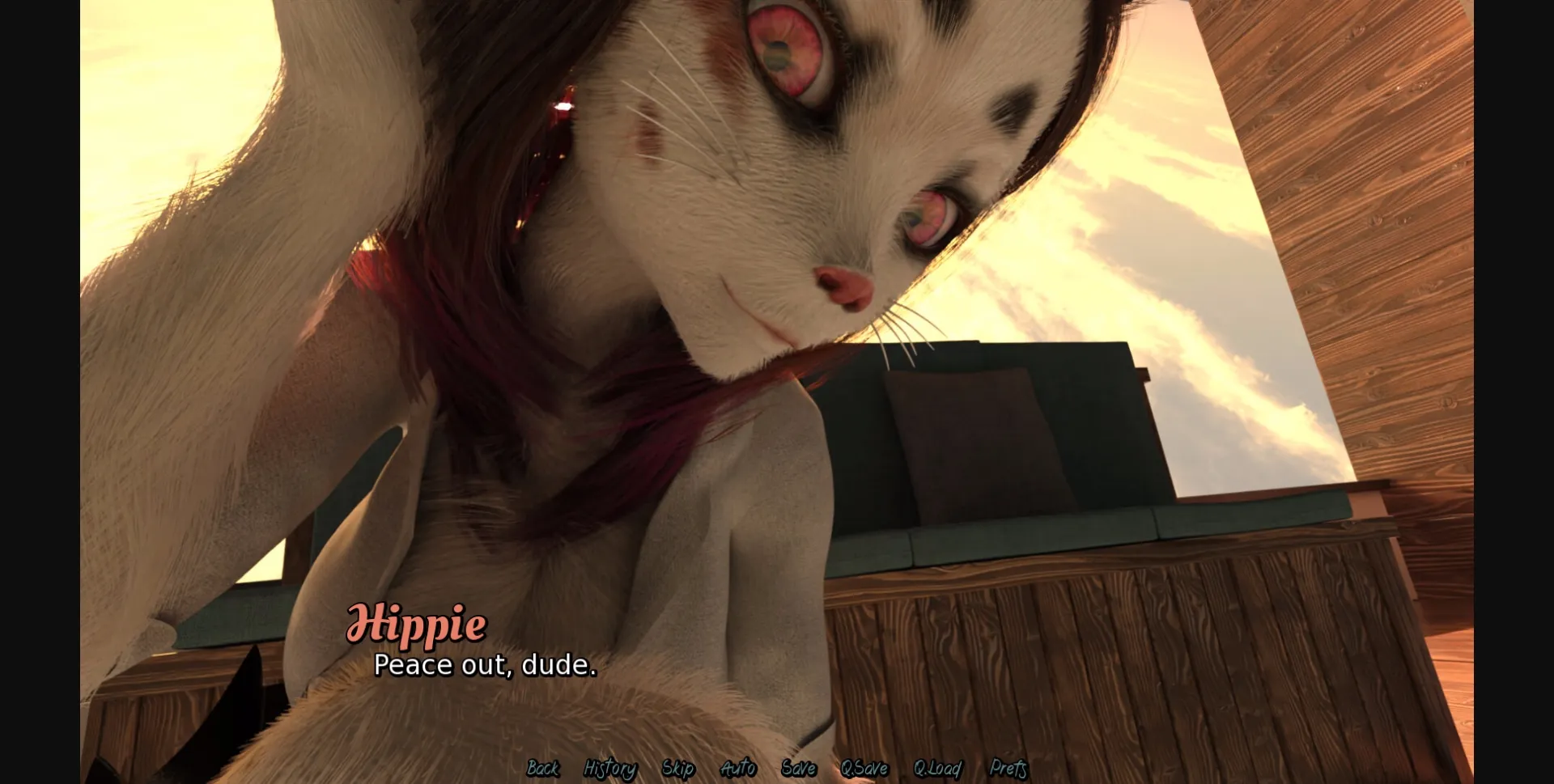Screen dimensions: 1554x784
Task: Select Save from the quick menu bar
Action: click(799, 769)
